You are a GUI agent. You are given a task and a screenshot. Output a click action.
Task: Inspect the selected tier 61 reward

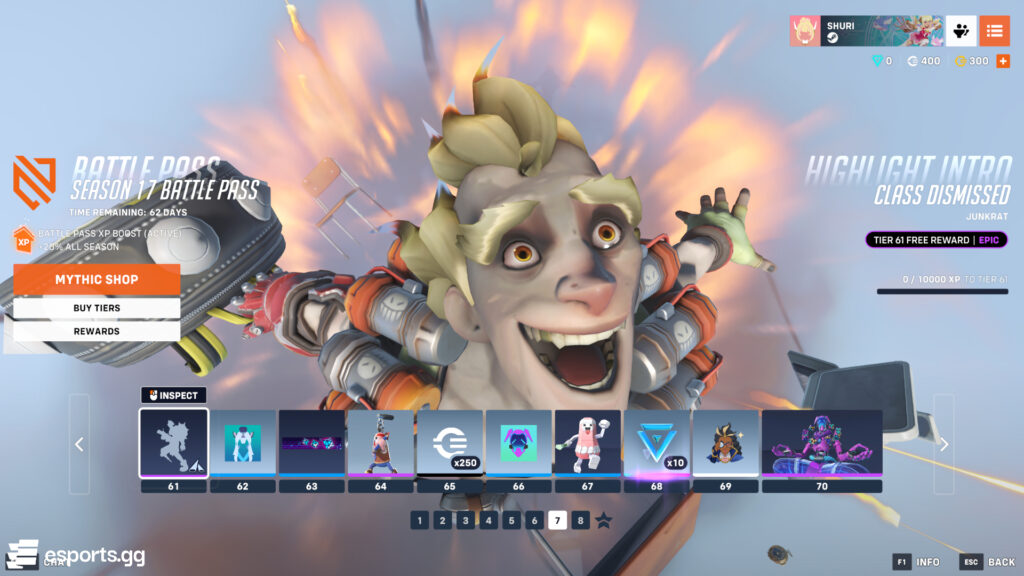coord(173,395)
